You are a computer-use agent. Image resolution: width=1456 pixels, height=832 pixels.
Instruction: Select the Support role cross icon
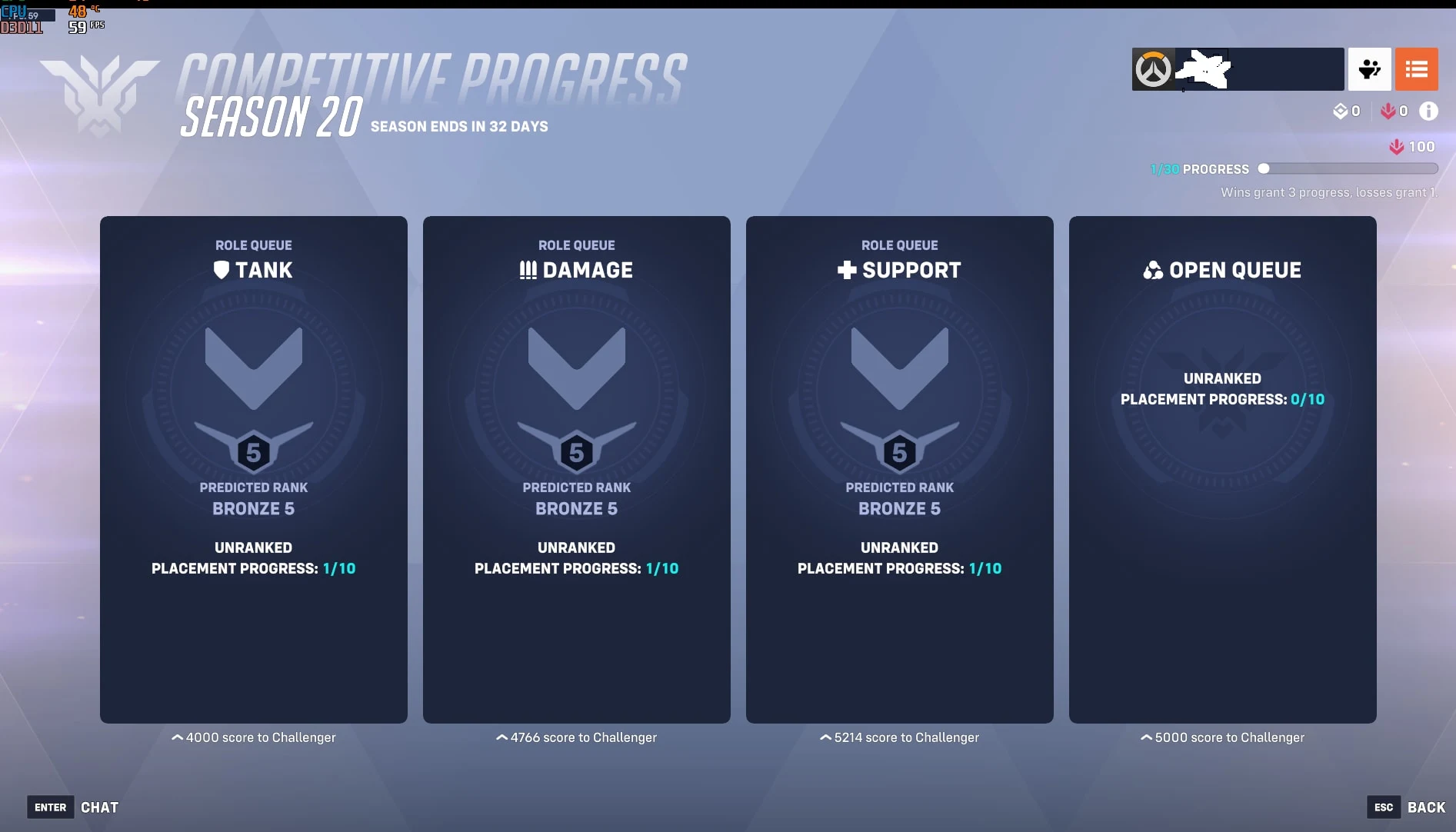click(x=845, y=269)
